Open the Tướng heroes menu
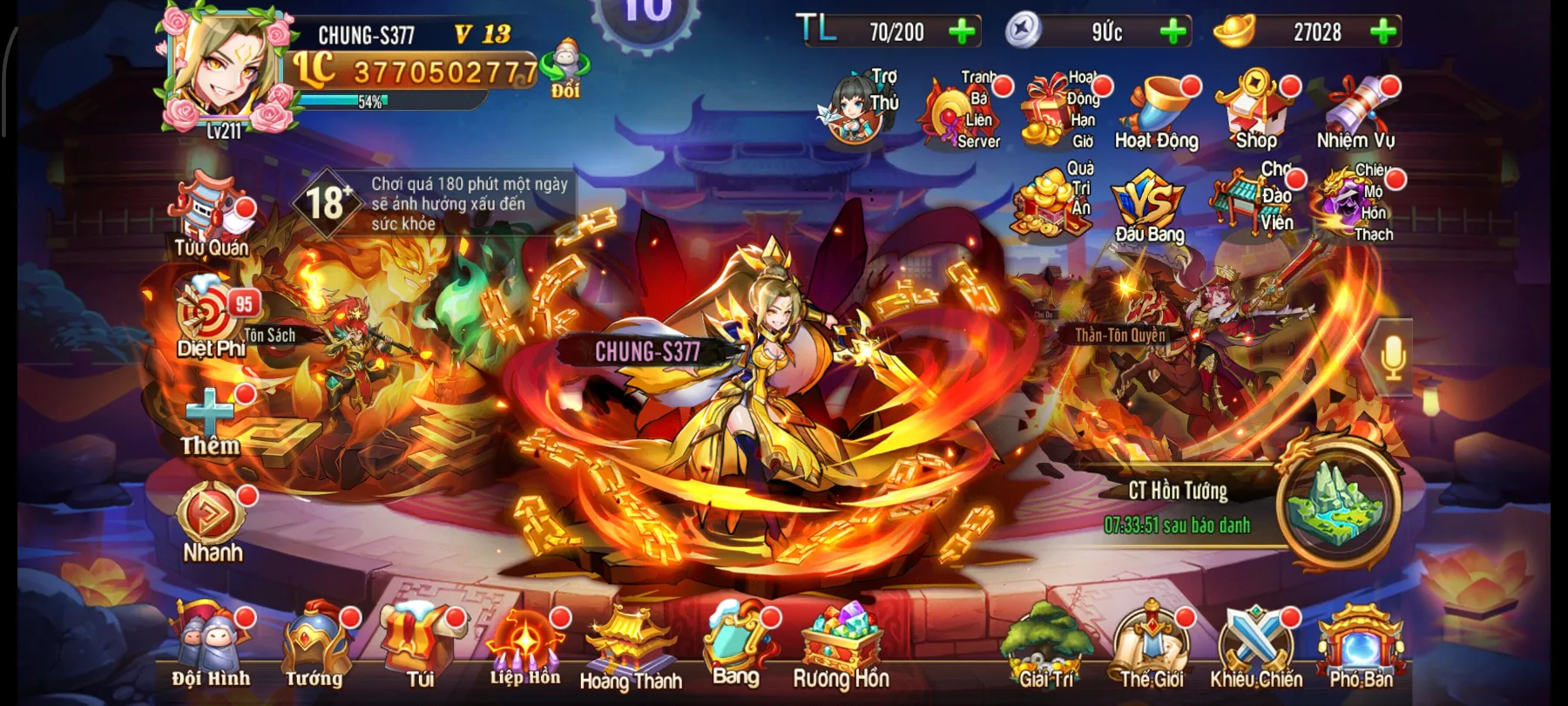Screen dimensions: 1568x706 tap(315, 645)
